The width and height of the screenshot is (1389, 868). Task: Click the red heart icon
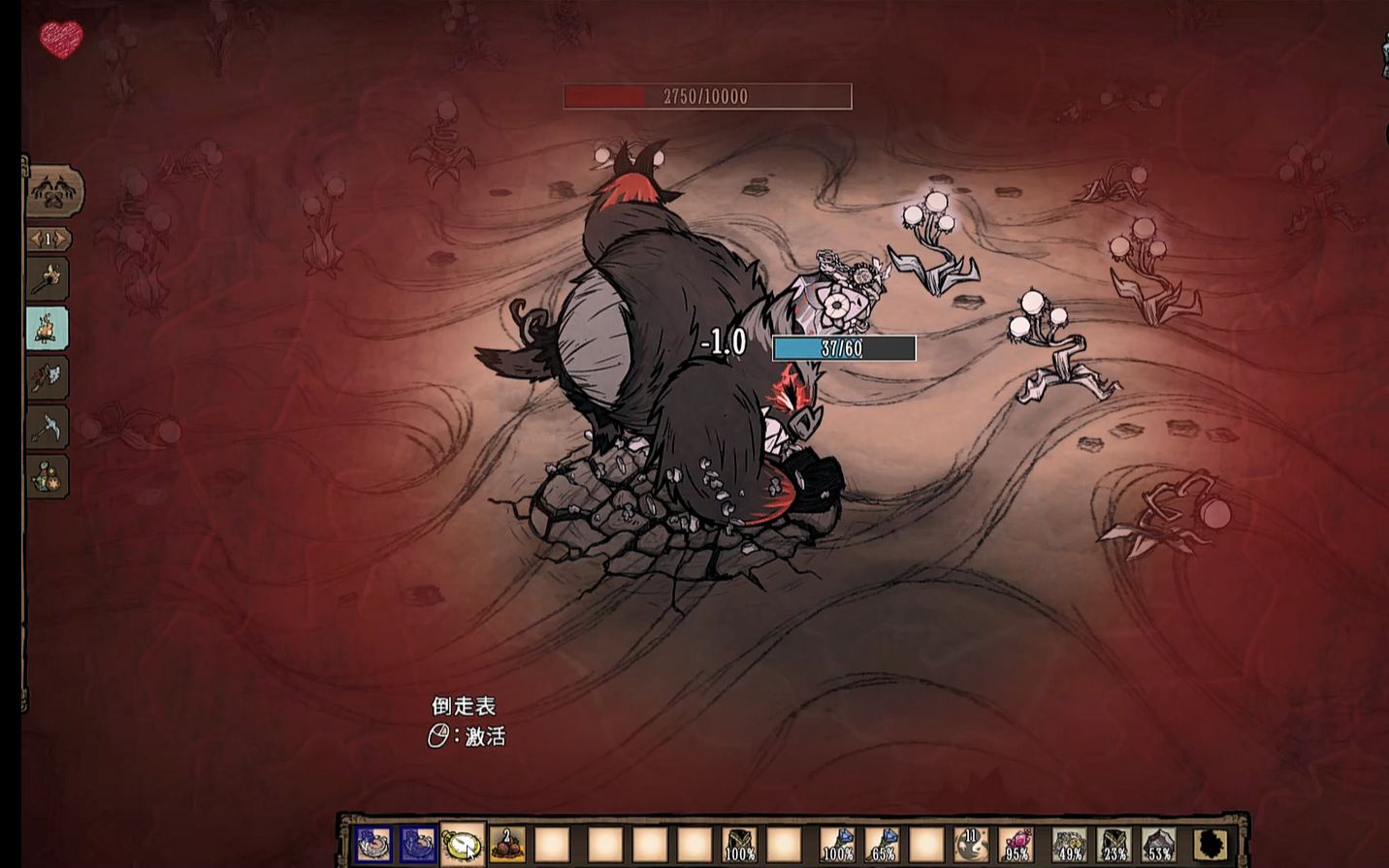pos(61,40)
